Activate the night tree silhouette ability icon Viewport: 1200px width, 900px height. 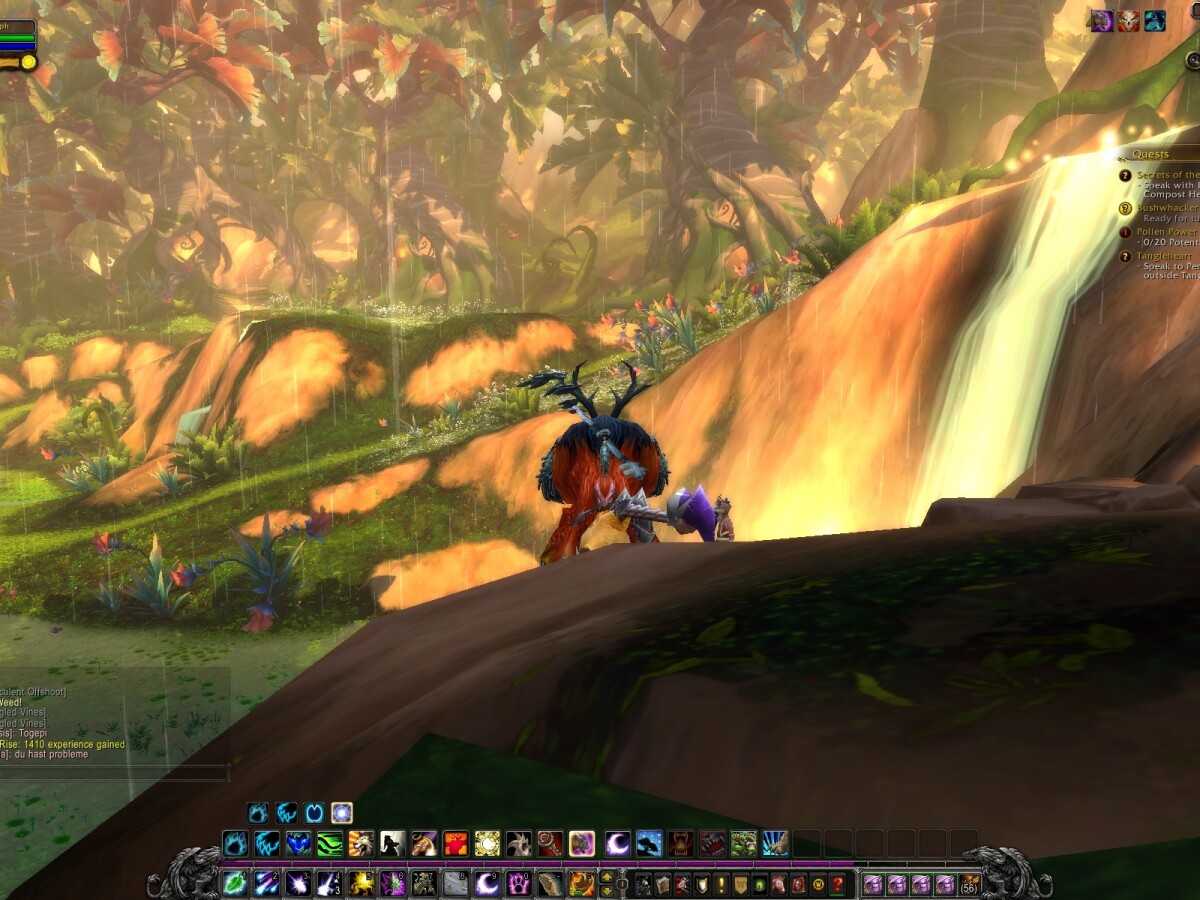tap(649, 843)
